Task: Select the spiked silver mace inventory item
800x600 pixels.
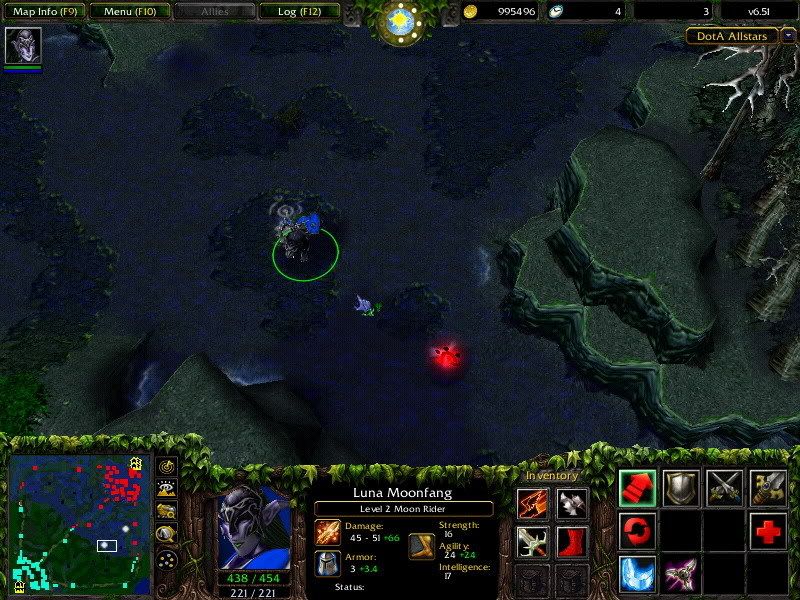Action: tap(572, 505)
